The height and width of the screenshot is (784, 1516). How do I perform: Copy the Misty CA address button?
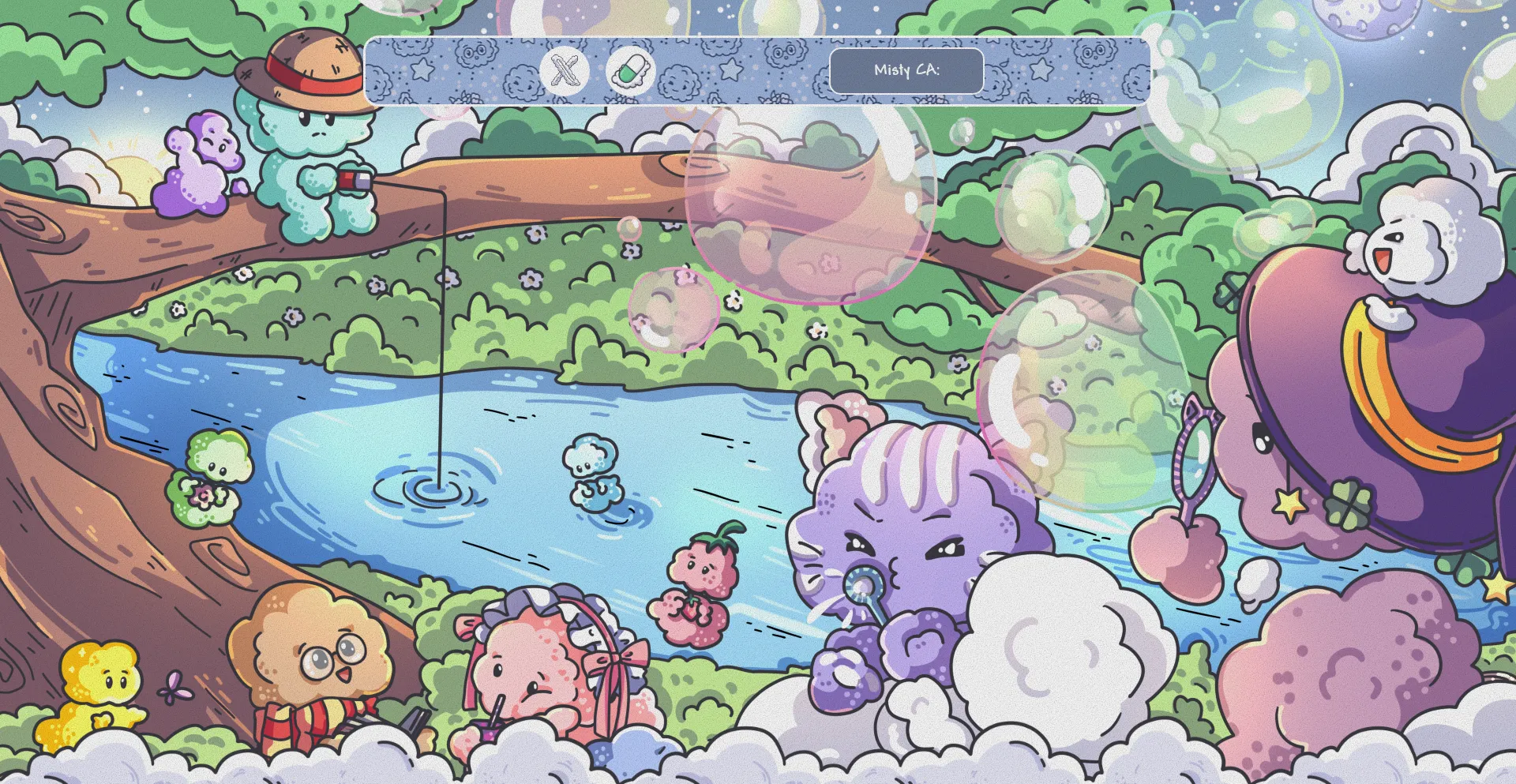pyautogui.click(x=906, y=71)
